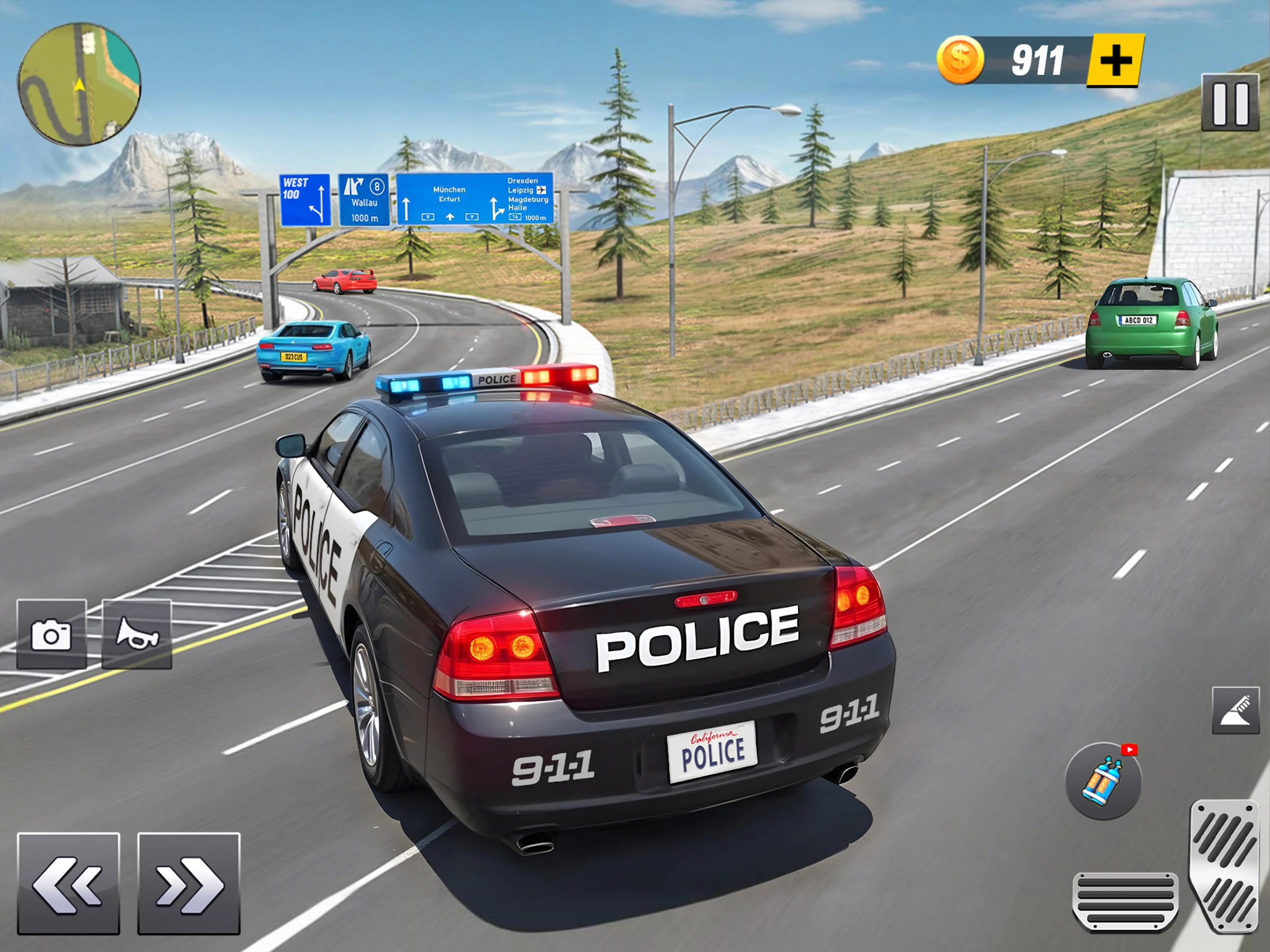1270x952 pixels.
Task: Honk the horn button
Action: click(136, 634)
